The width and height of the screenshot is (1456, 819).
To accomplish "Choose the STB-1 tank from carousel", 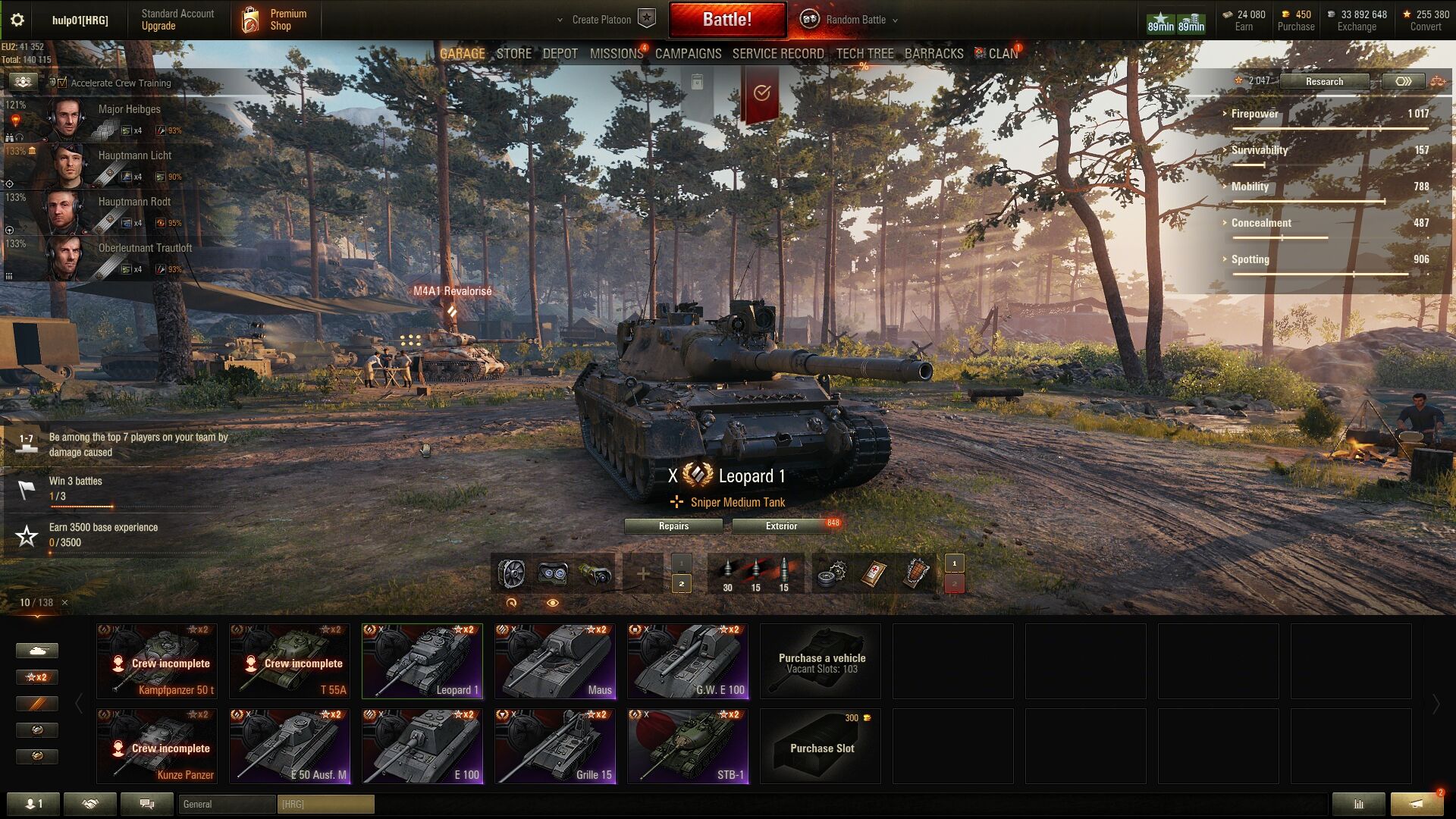I will click(x=688, y=745).
